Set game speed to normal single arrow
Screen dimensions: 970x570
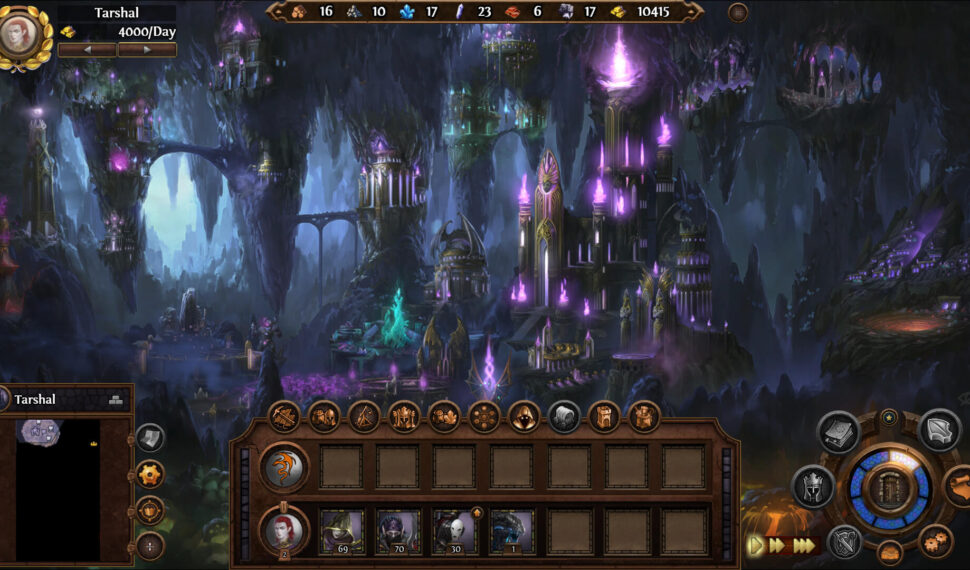(755, 546)
